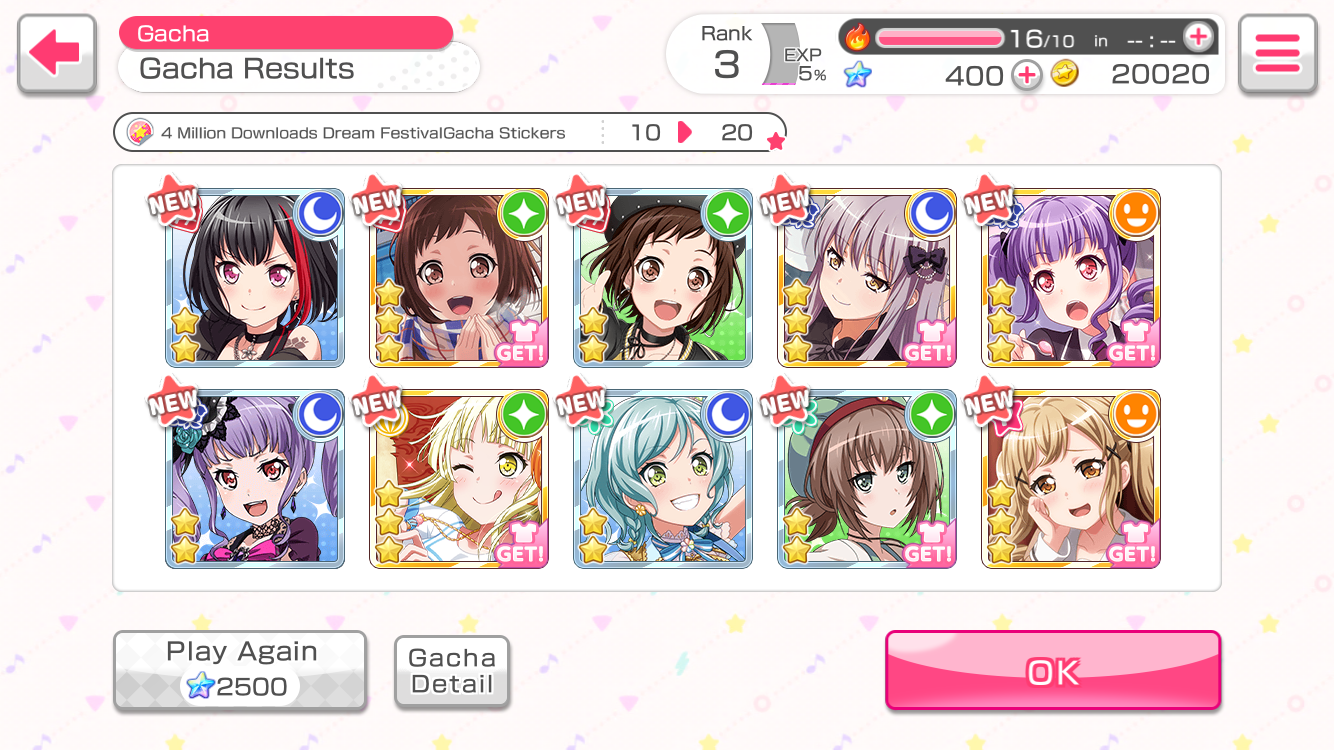
Task: Open the red-beret brunette card
Action: point(866,480)
